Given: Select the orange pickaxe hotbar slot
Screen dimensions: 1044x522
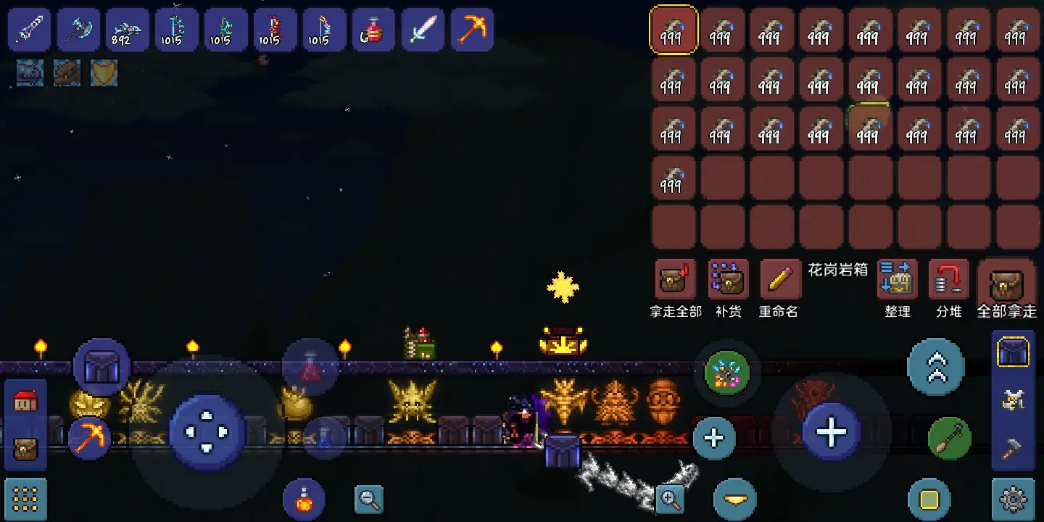Looking at the screenshot, I should [471, 30].
